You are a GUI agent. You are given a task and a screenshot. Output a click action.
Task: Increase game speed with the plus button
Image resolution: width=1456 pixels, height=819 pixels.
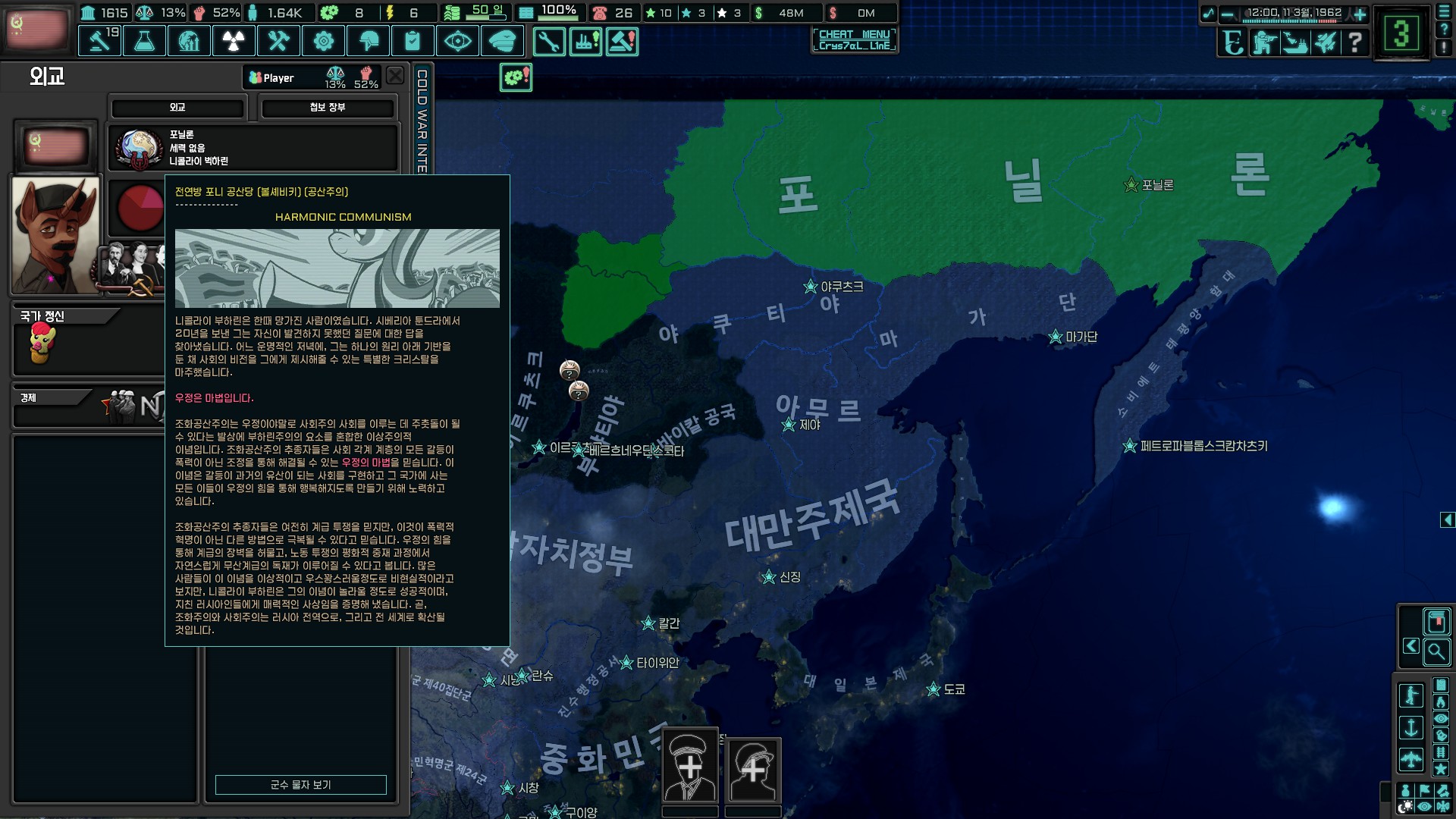(1360, 14)
